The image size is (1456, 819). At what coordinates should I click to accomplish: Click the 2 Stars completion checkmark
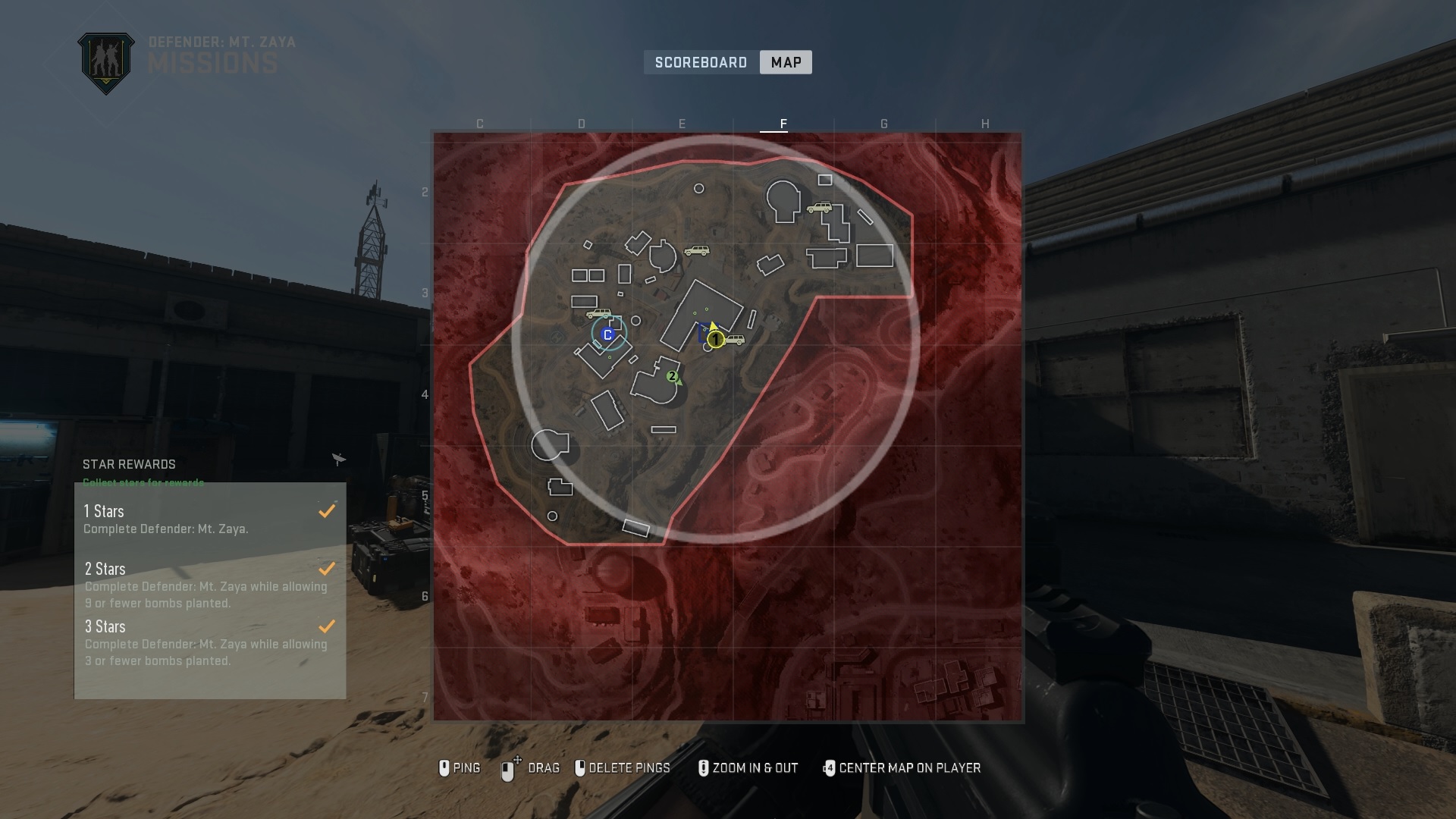(327, 568)
